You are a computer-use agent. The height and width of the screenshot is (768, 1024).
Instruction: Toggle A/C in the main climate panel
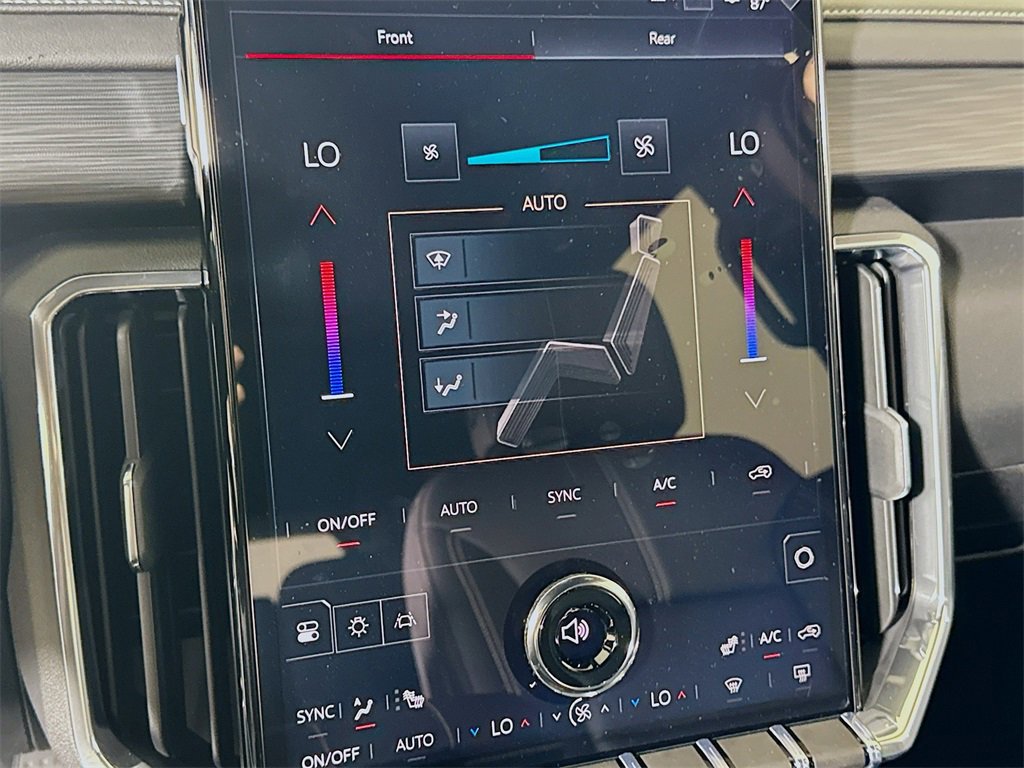(665, 484)
